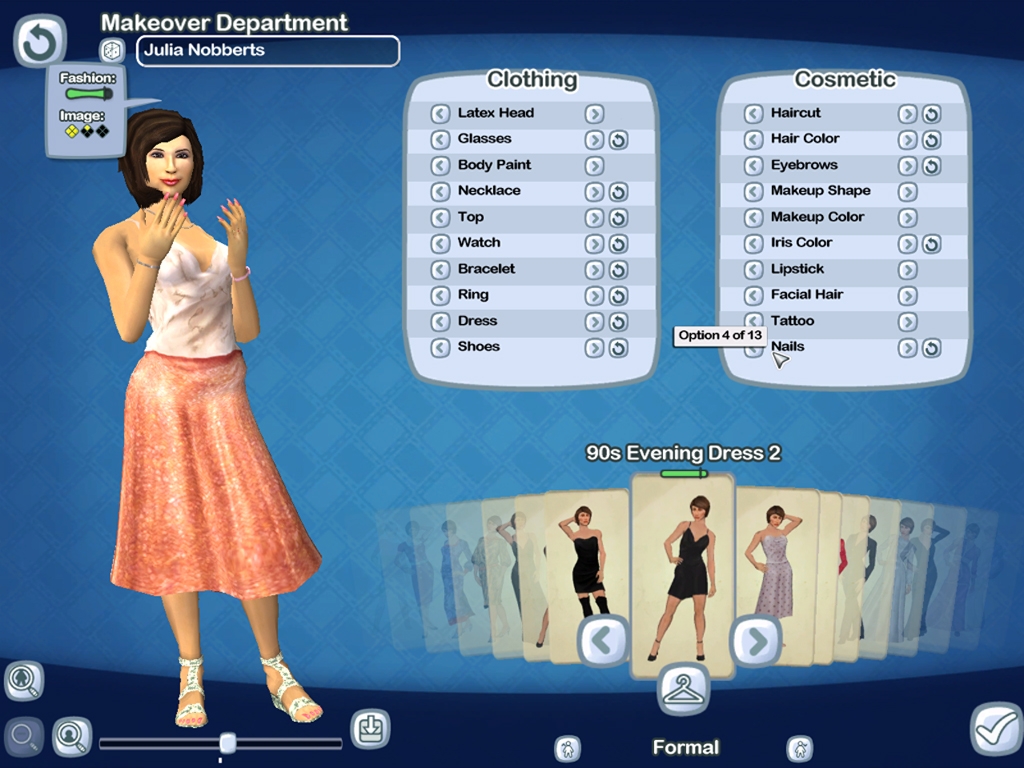
Task: Show previous outfit card in carousel
Action: (x=604, y=641)
